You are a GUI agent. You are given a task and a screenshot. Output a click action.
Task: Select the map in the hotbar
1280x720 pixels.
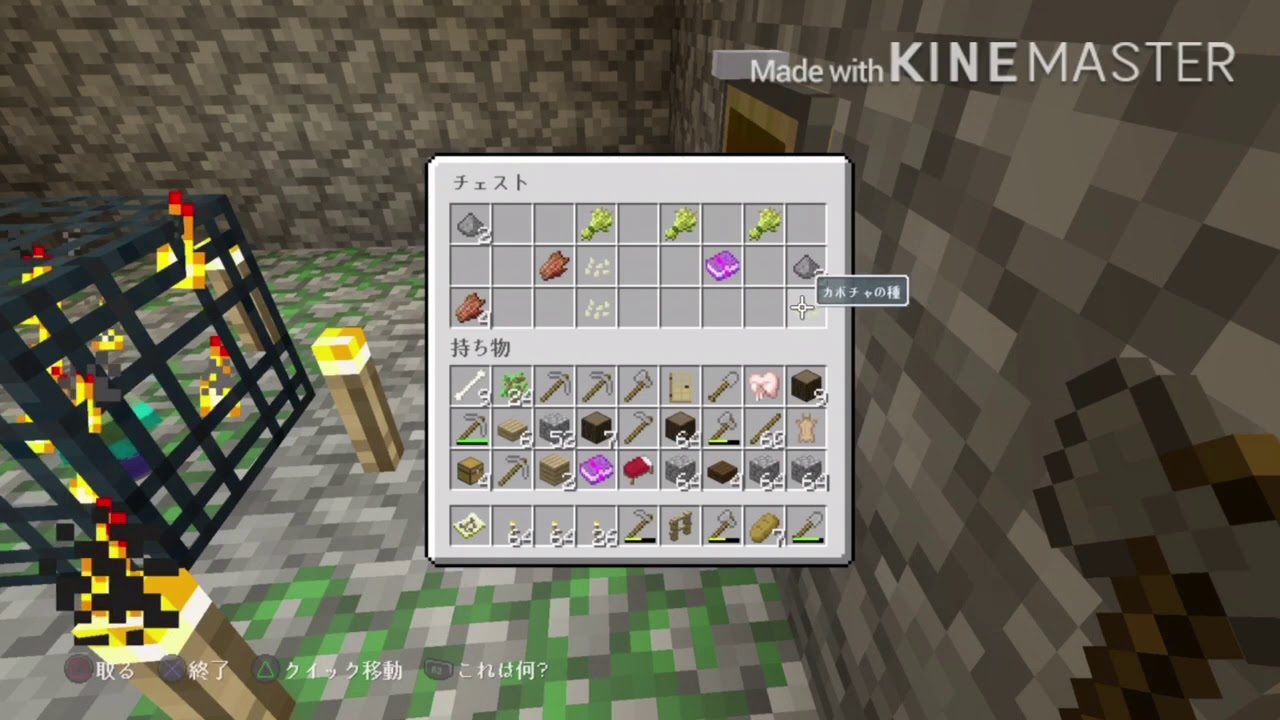pos(470,528)
